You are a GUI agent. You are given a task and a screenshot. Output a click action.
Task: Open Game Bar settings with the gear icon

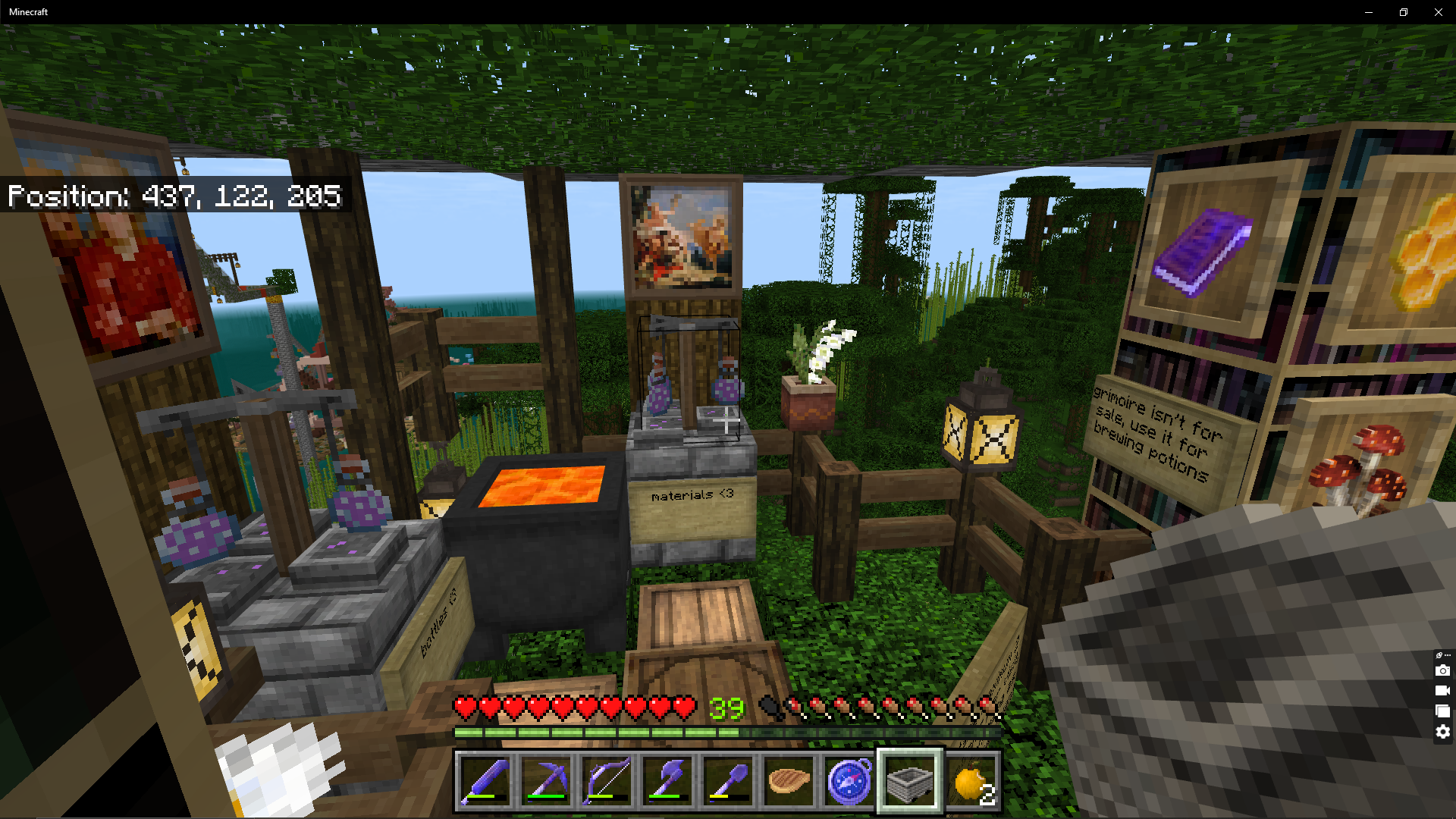(1442, 731)
